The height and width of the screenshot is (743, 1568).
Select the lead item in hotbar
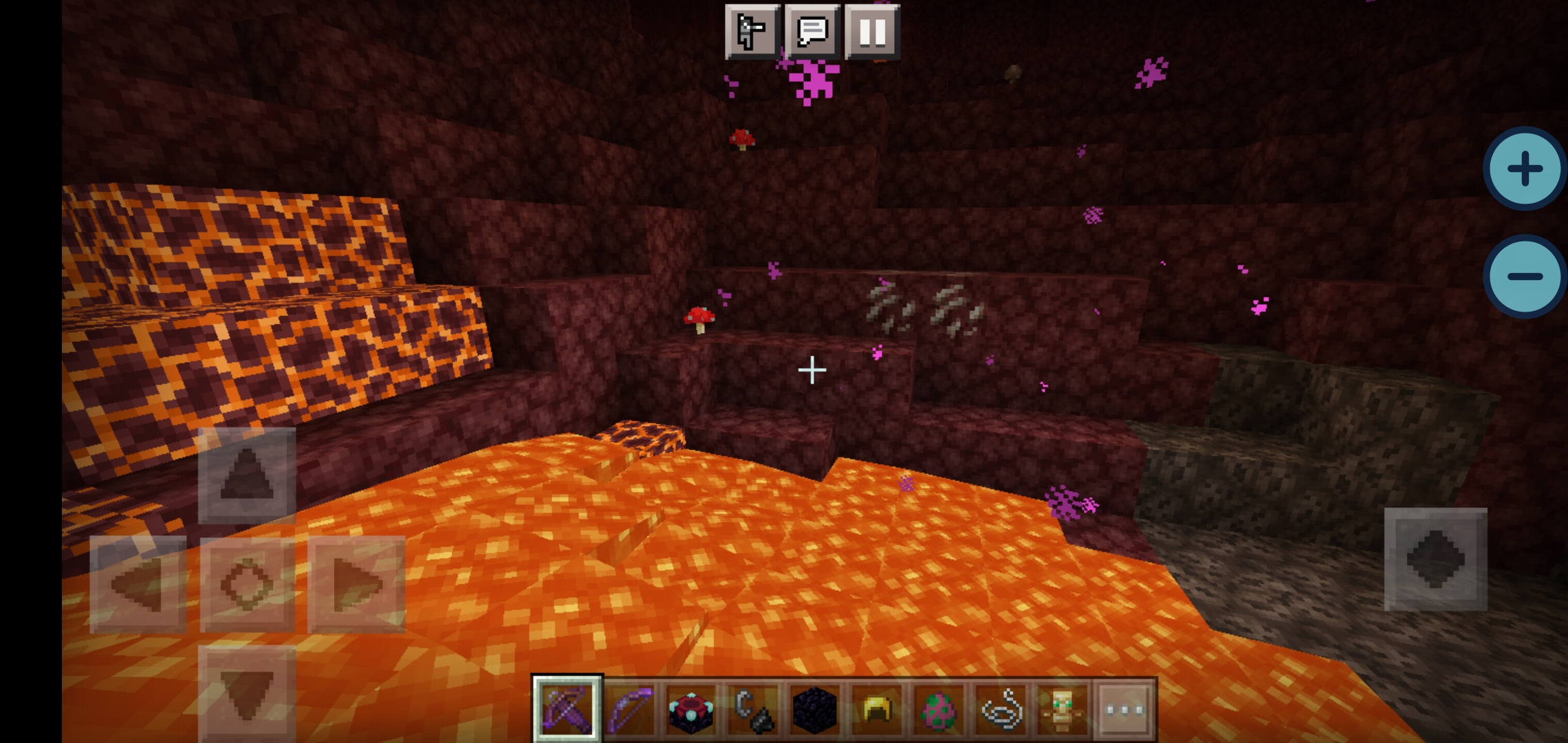pos(1001,709)
